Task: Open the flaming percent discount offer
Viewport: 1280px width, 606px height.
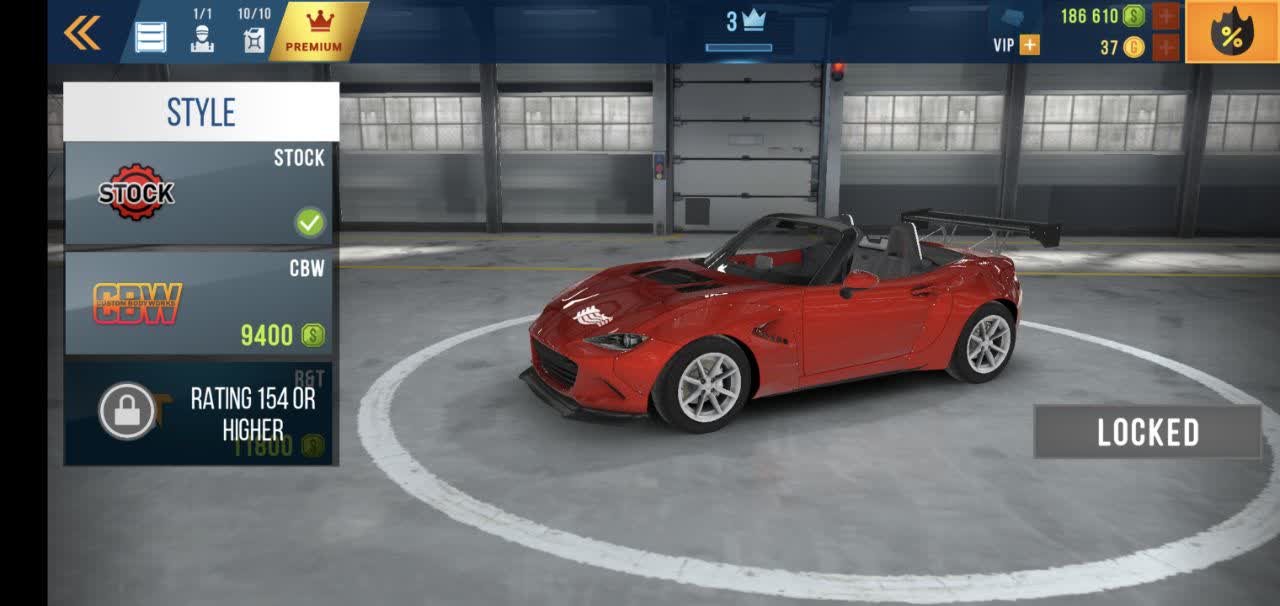Action: (1231, 33)
